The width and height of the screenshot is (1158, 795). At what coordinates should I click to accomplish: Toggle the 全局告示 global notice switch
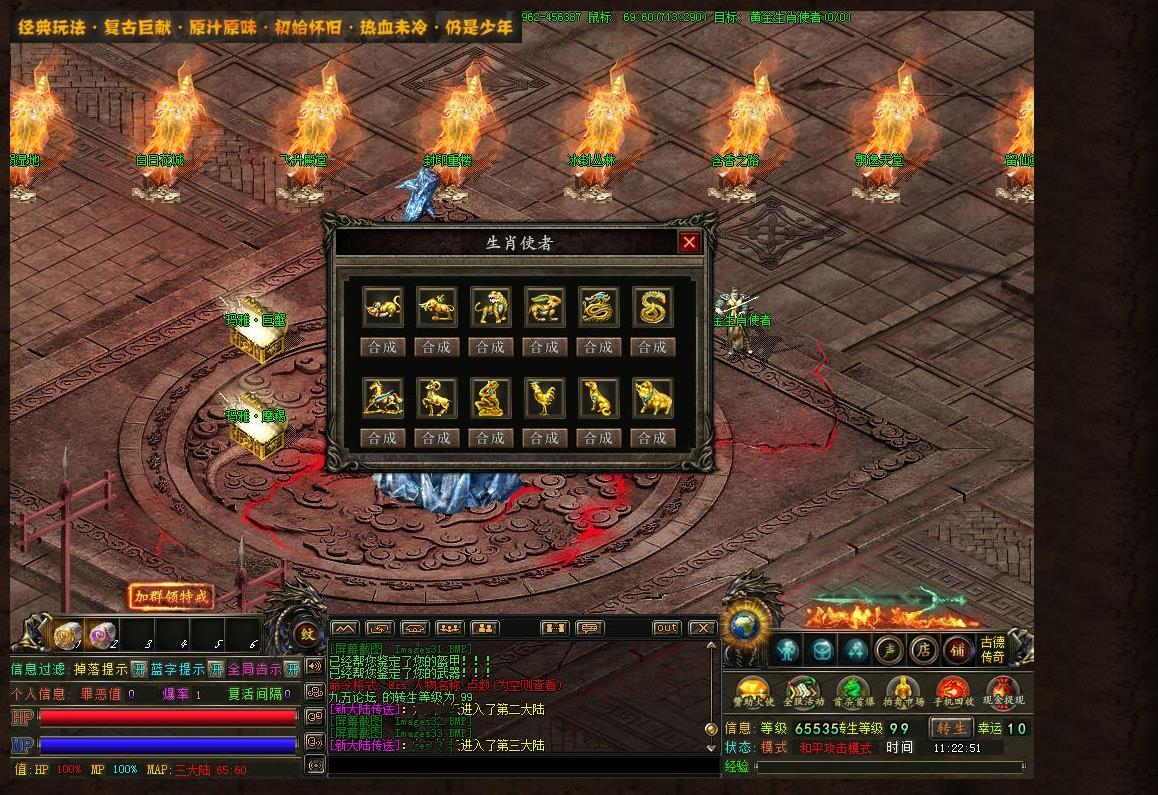click(291, 669)
